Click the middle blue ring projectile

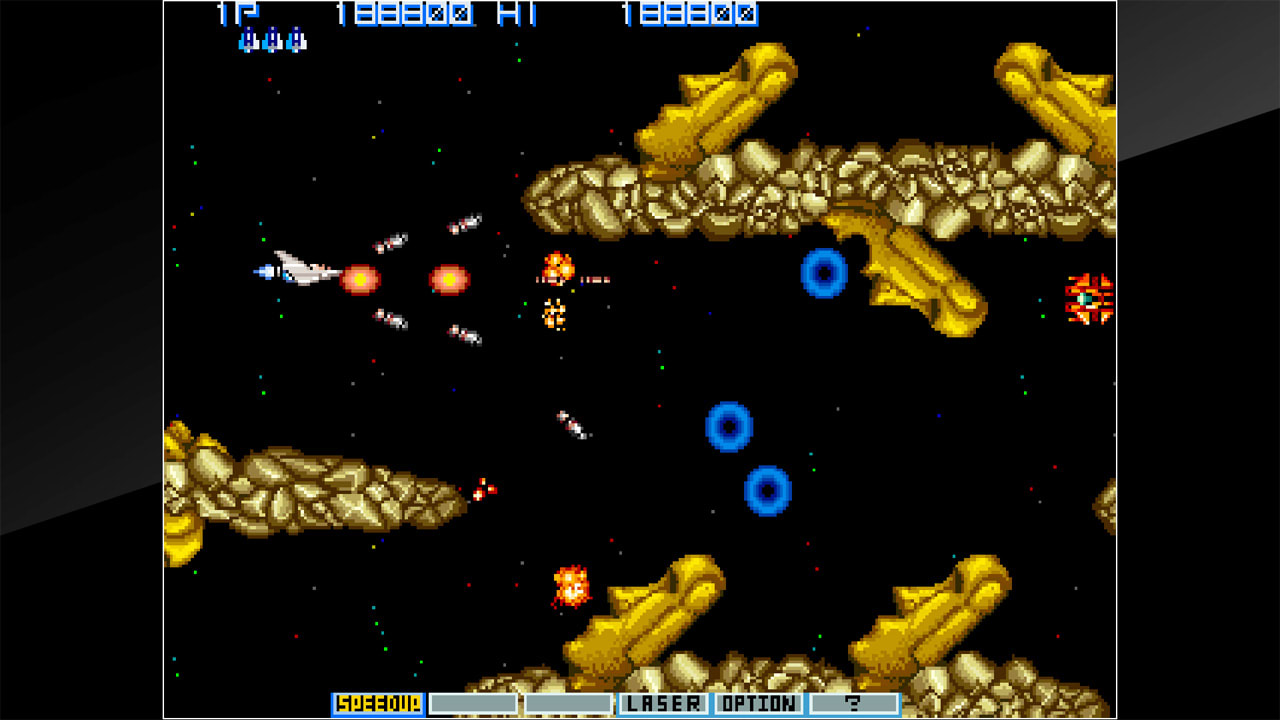(x=731, y=425)
